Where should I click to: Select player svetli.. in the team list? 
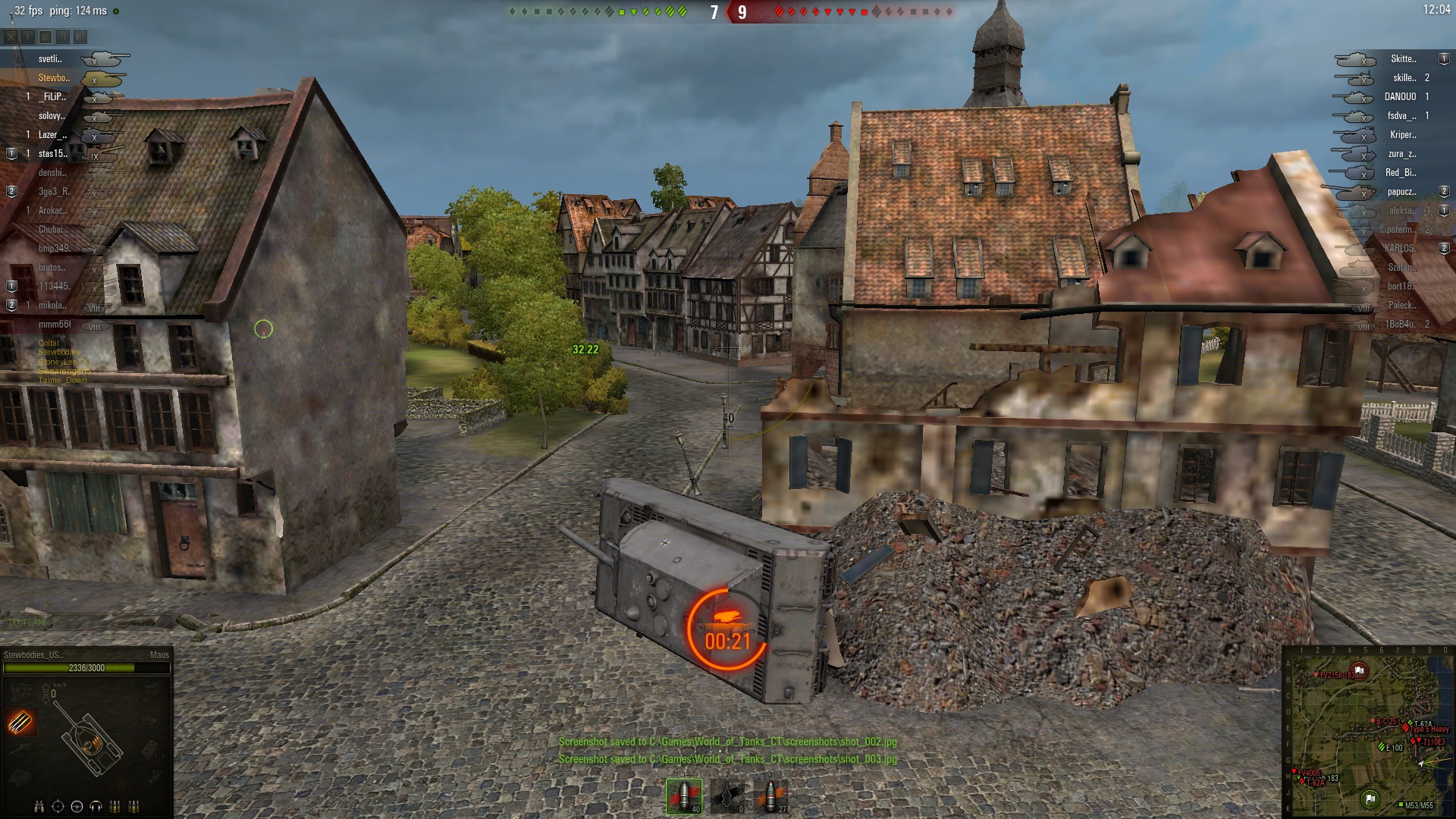point(51,59)
